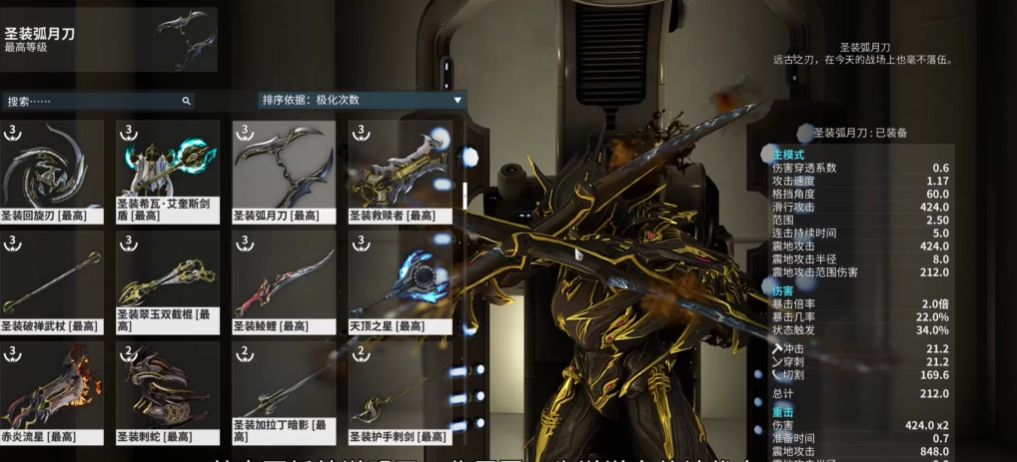
Task: Pick the 圣装救赎者 weapon tile
Action: (399, 171)
